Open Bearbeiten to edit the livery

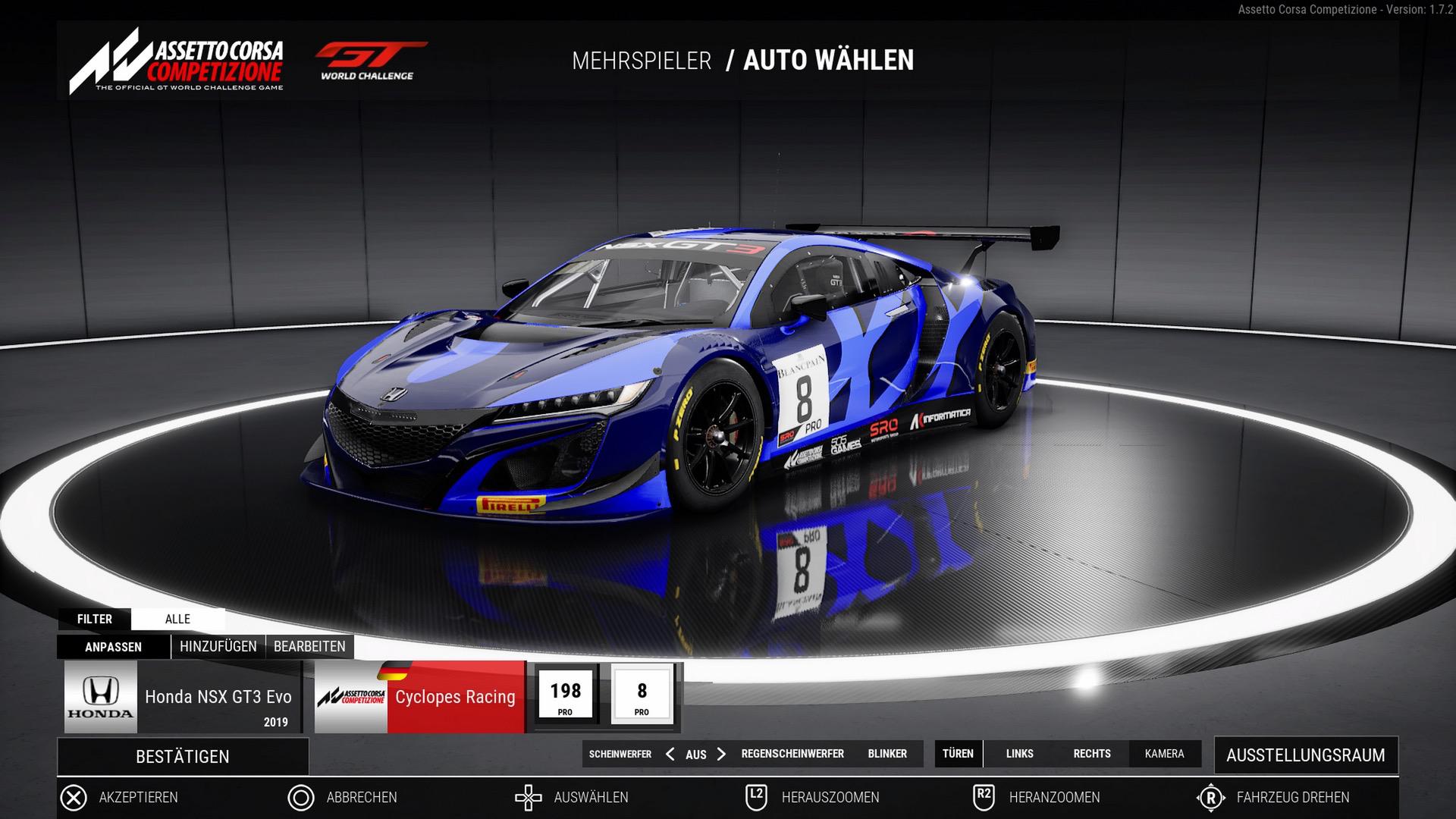309,647
